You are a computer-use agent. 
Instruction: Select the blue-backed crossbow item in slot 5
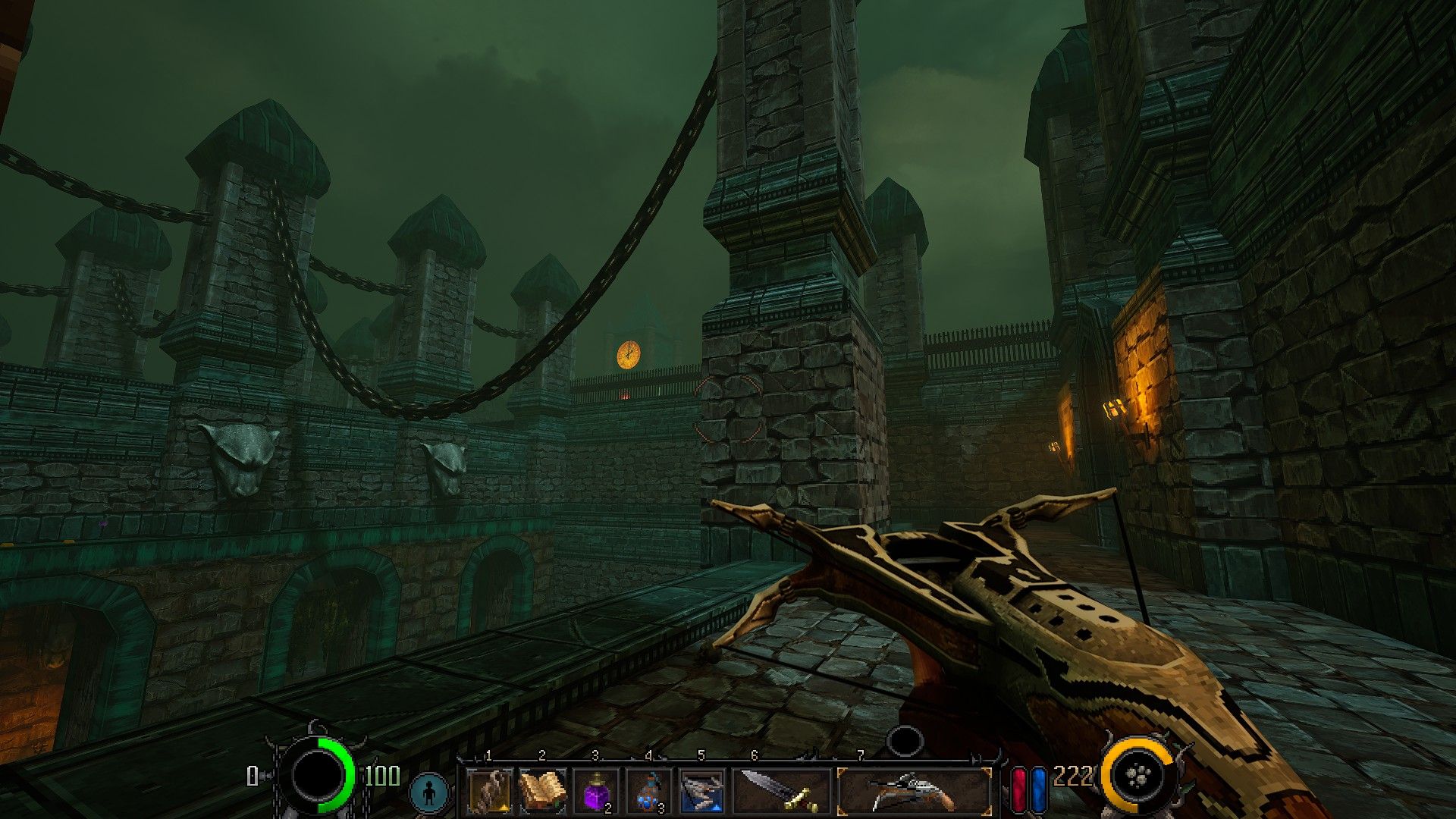(x=701, y=791)
